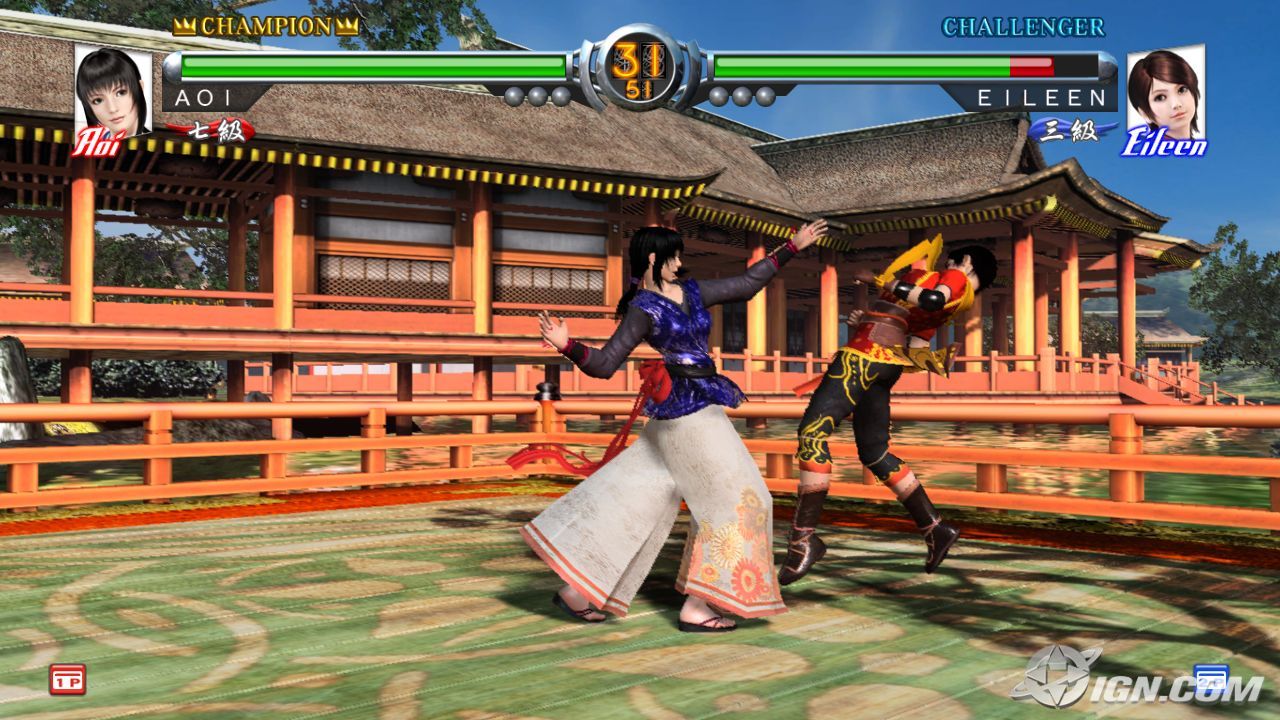
Task: Open the blue card icon
Action: tap(1211, 678)
